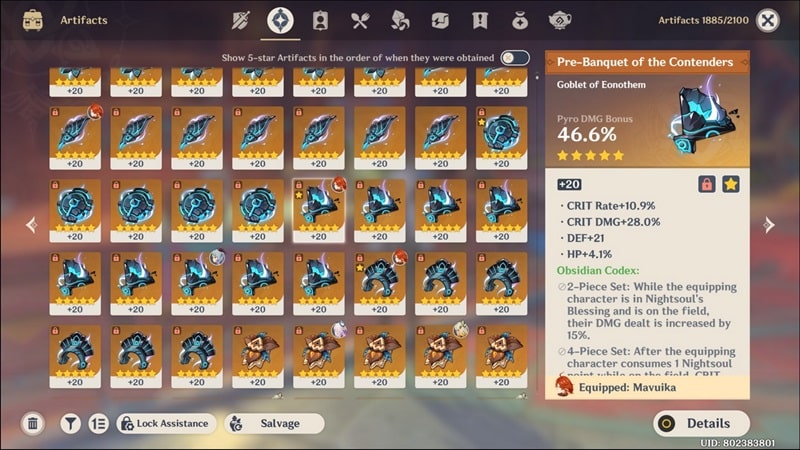Viewport: 800px width, 450px height.
Task: Open the Materials tab
Action: point(400,20)
